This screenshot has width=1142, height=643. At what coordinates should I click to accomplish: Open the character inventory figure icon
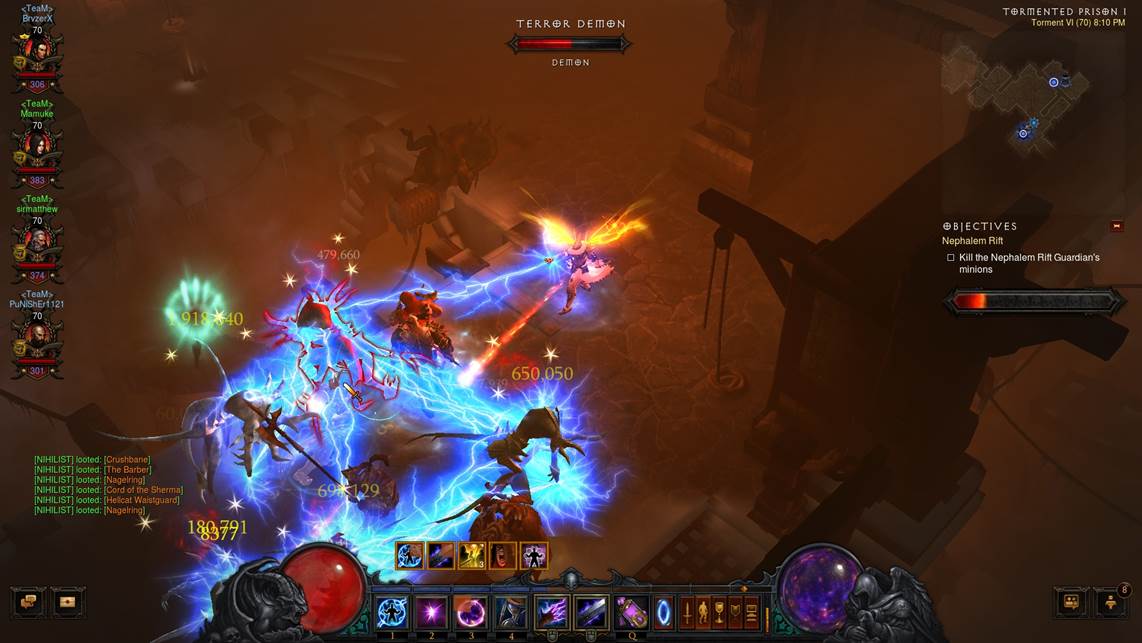[x=703, y=612]
